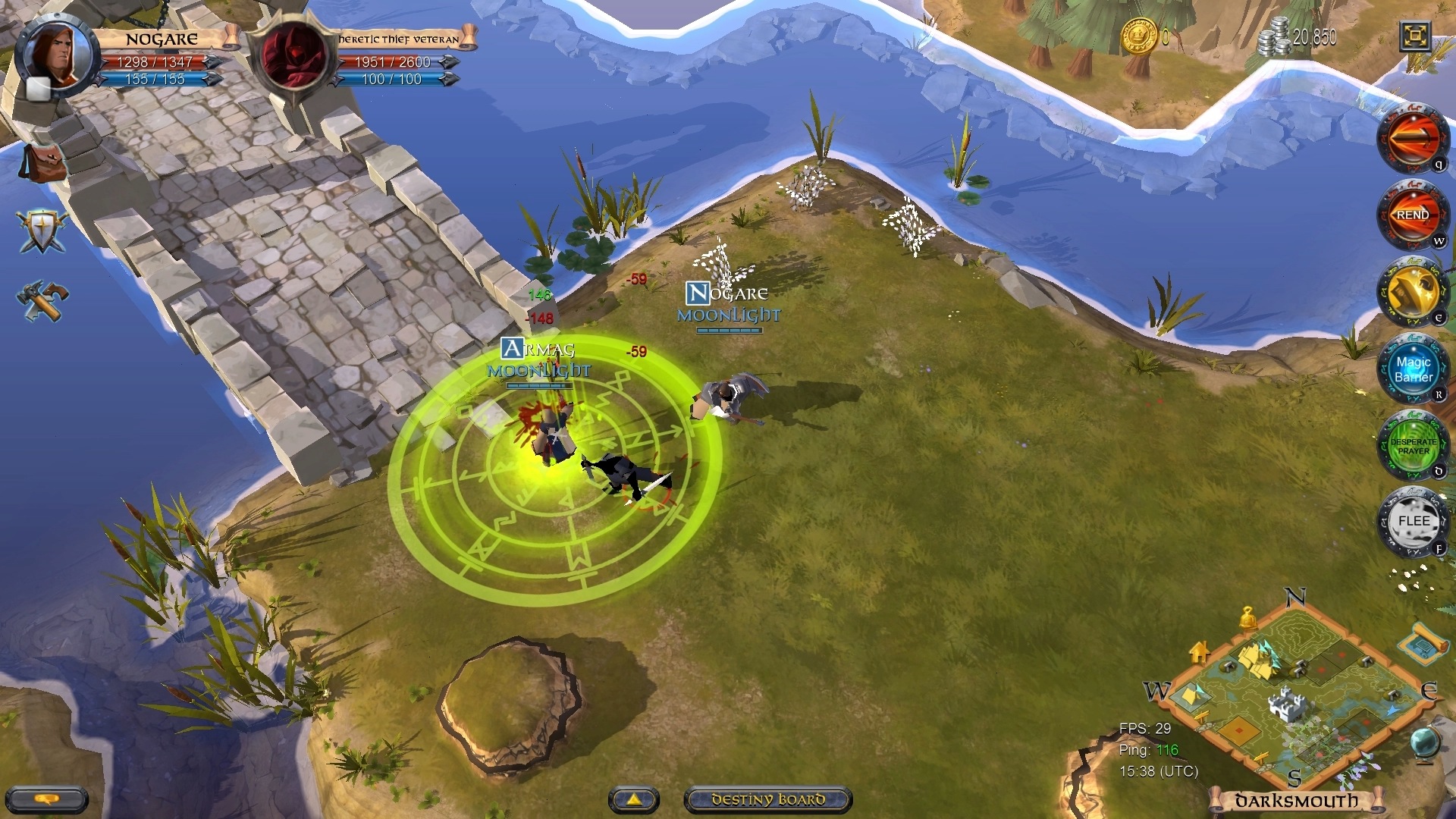Activate the REND ability
This screenshot has height=819, width=1456.
pos(1412,215)
